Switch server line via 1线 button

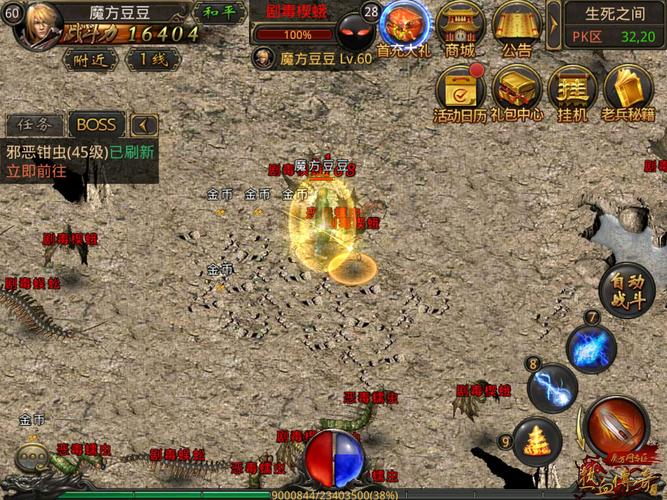tap(152, 59)
